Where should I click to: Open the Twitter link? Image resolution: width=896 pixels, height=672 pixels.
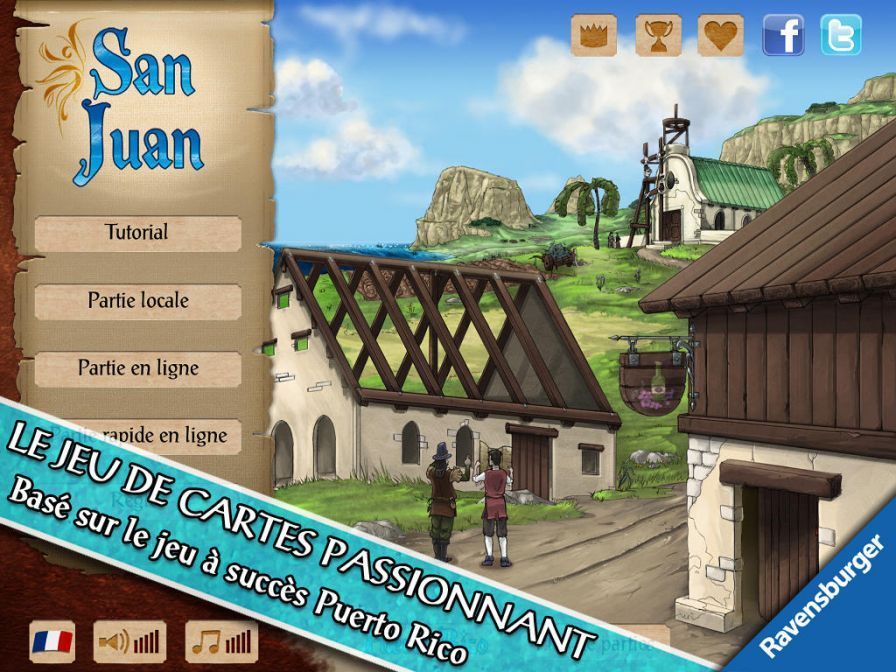pyautogui.click(x=840, y=35)
